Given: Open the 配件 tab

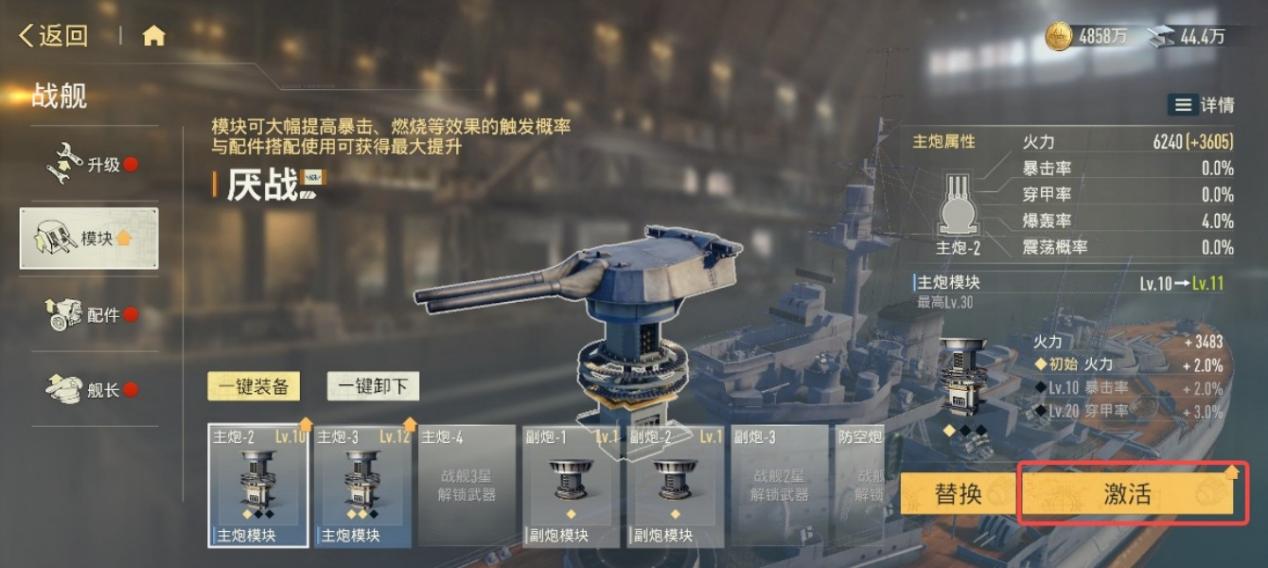Looking at the screenshot, I should pyautogui.click(x=90, y=315).
